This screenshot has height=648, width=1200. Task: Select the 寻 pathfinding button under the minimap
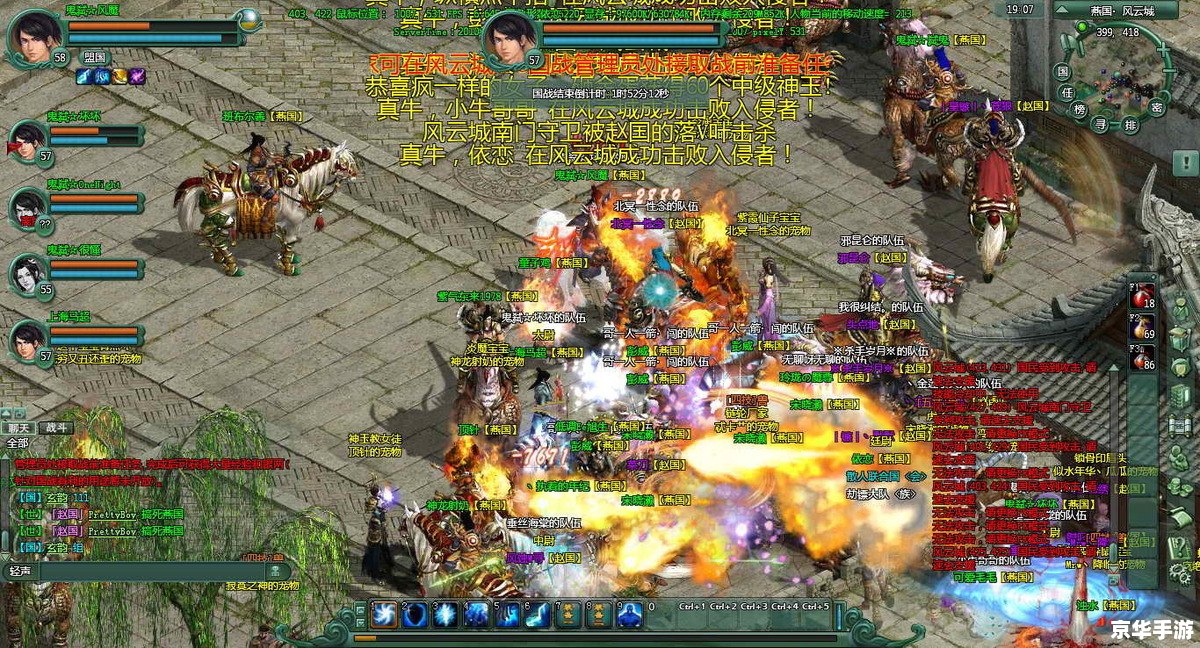click(1101, 124)
